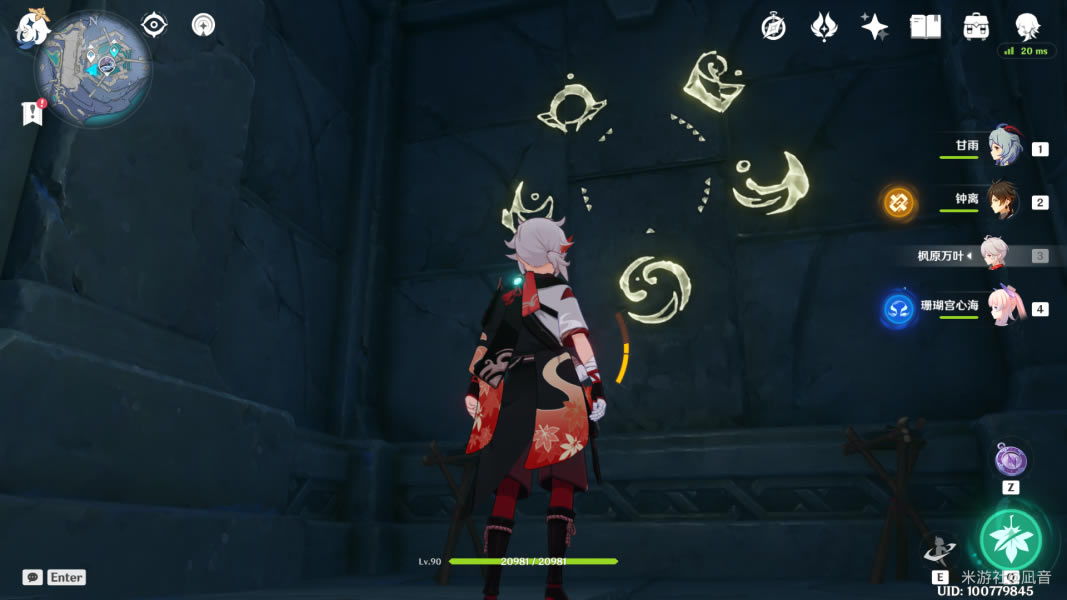Switch to party member 珊瑚宫心海
This screenshot has width=1067, height=600.
1006,308
